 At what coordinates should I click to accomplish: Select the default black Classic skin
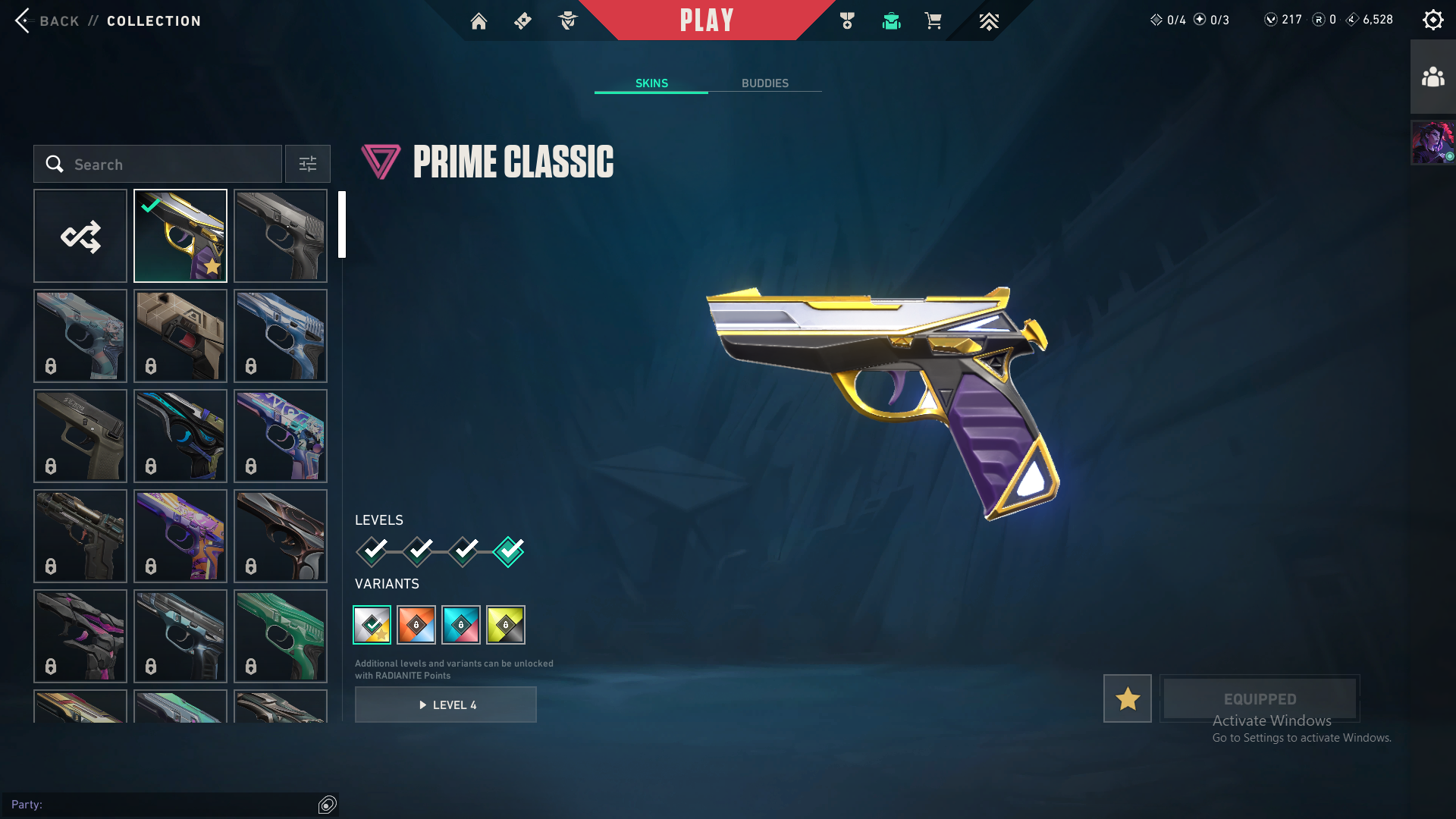281,236
